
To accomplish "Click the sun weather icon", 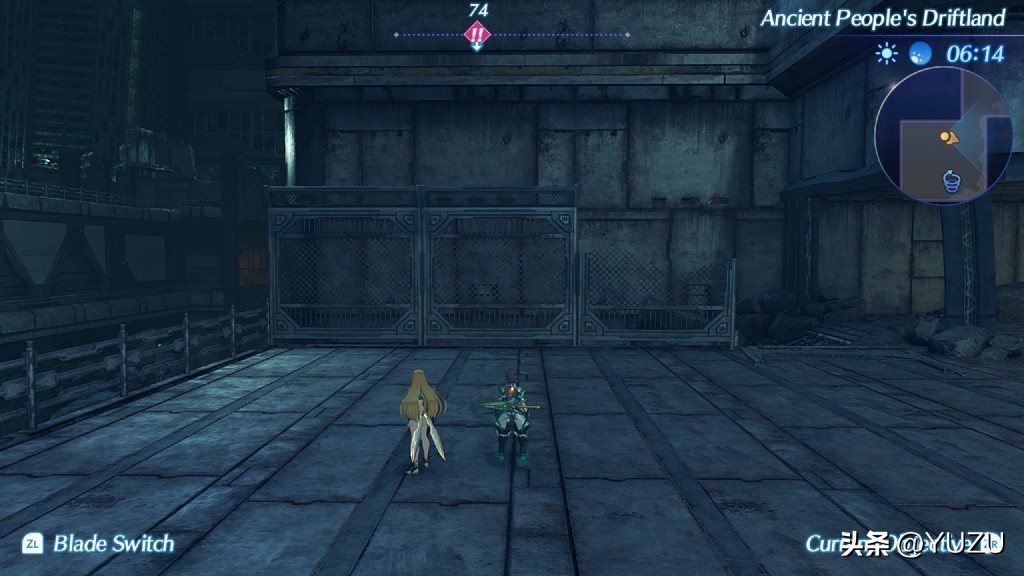I will pyautogui.click(x=887, y=53).
